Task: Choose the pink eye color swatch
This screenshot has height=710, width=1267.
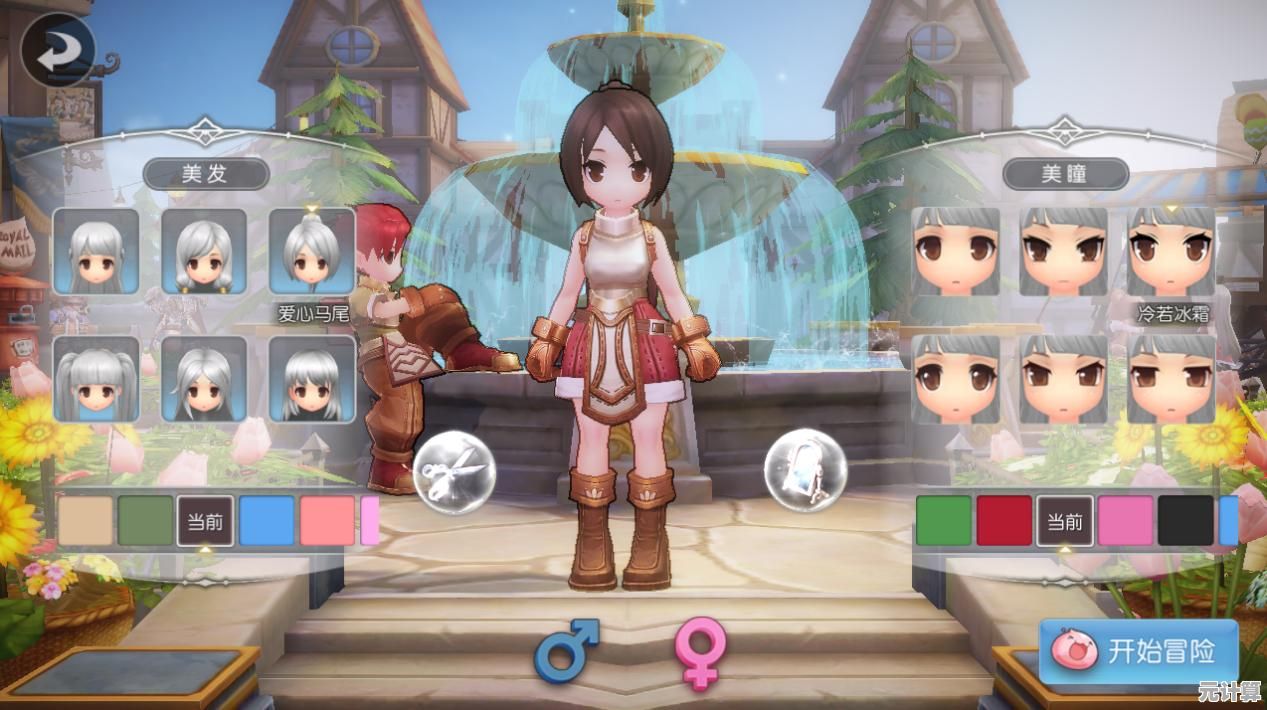Action: coord(1125,521)
